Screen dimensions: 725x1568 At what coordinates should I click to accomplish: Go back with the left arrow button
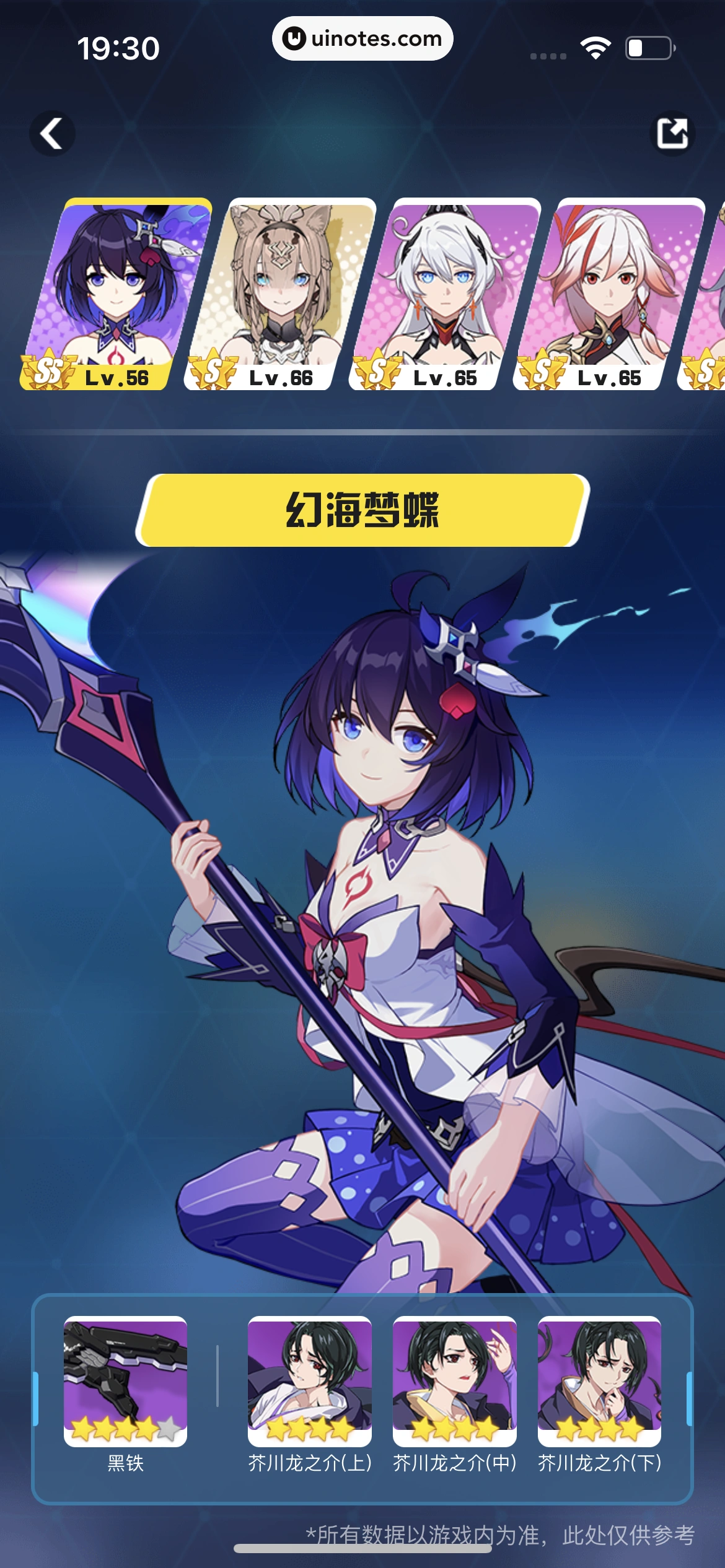[x=52, y=133]
